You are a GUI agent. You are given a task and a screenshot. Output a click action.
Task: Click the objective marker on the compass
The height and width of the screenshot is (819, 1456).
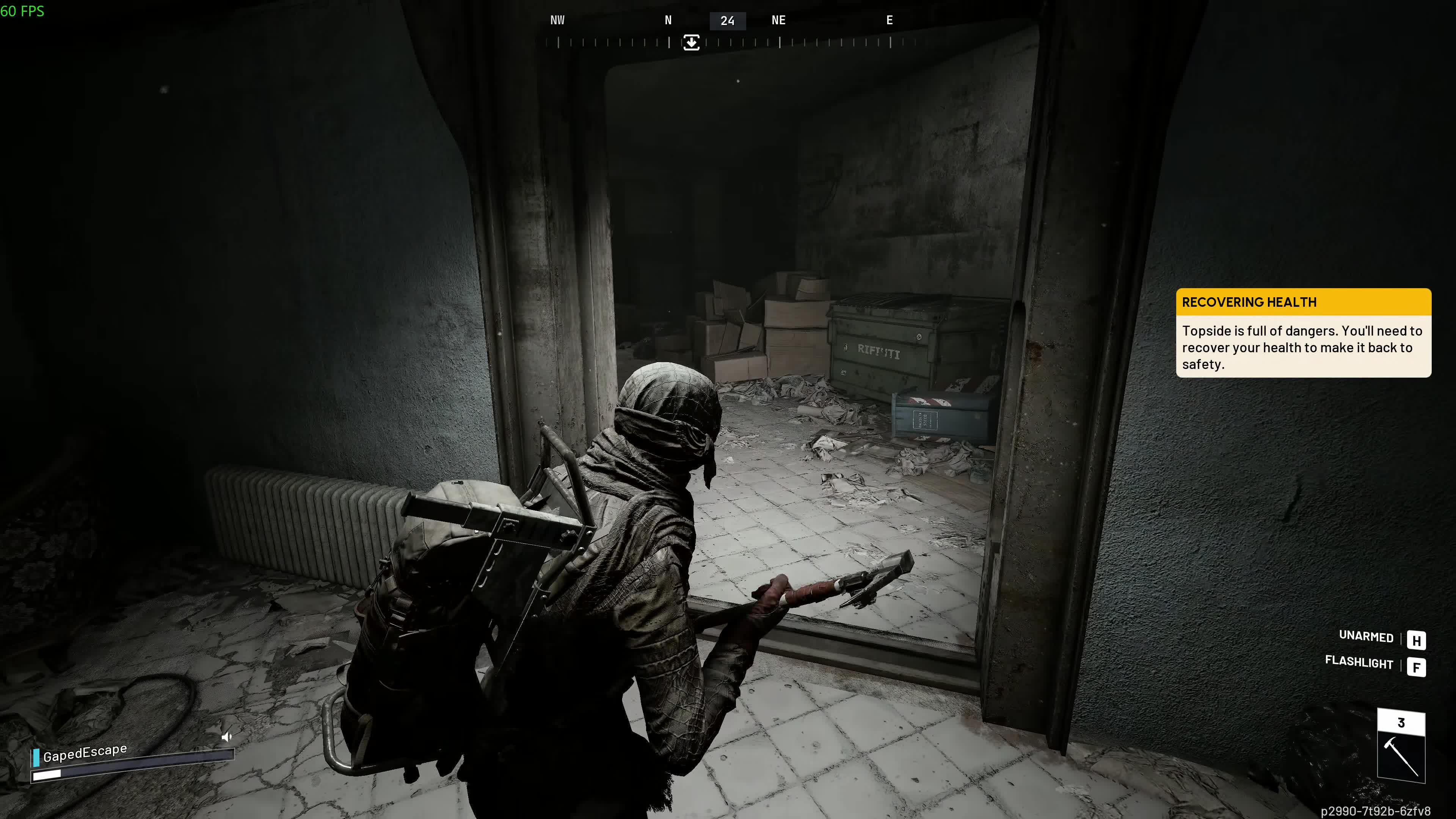pyautogui.click(x=691, y=42)
